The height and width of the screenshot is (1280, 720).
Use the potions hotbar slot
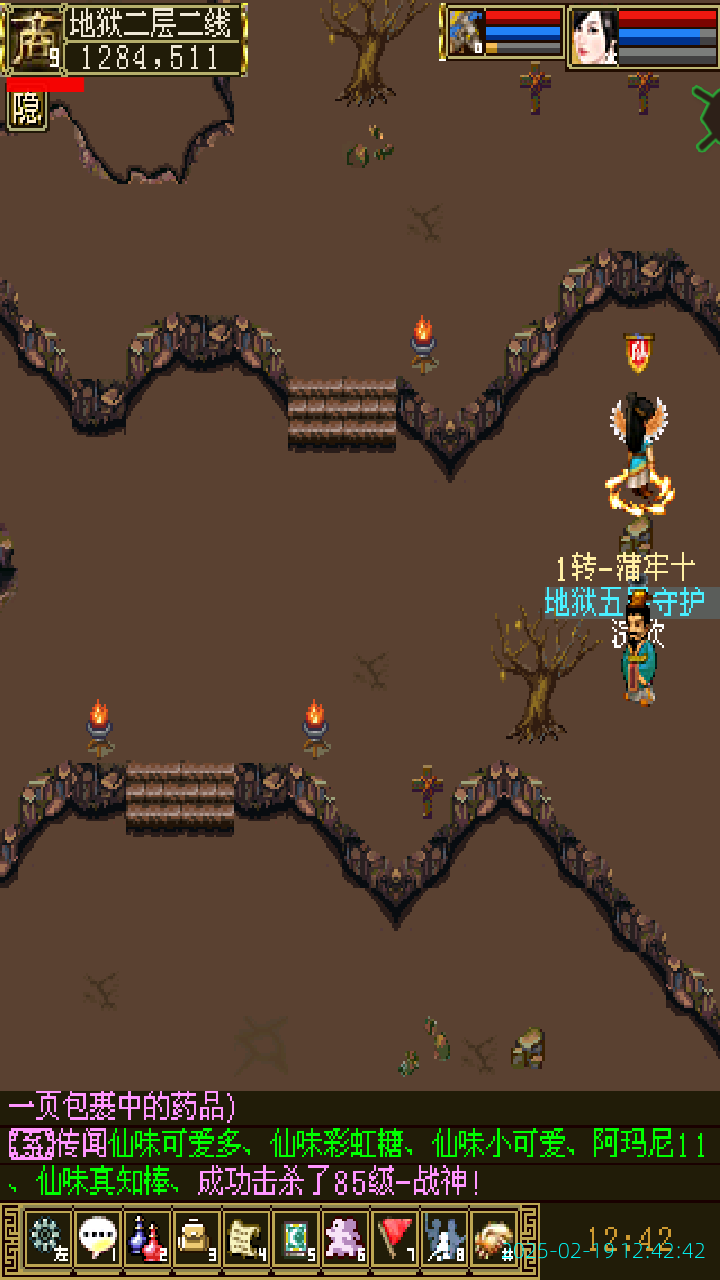[146, 1238]
